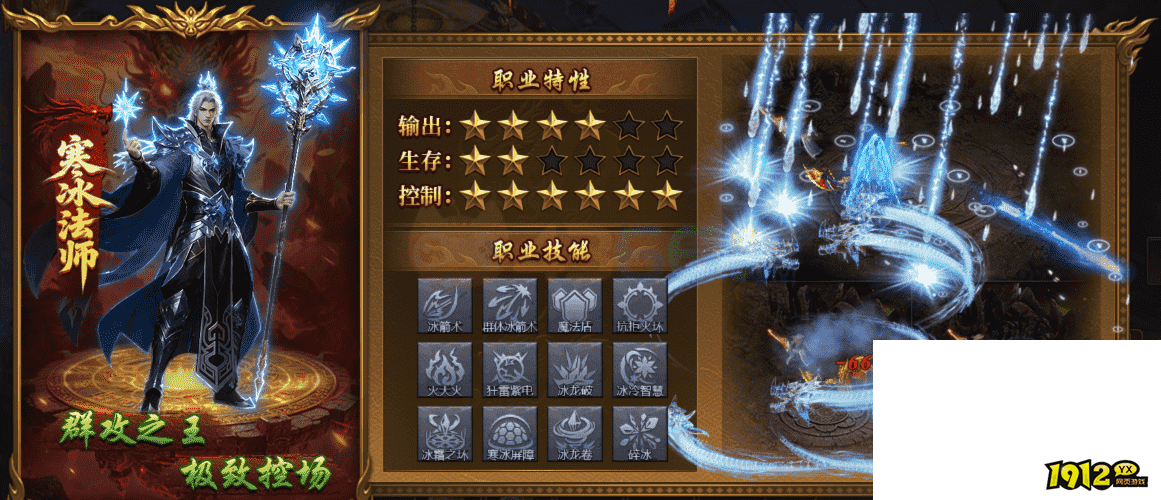
Task: Pick the flame-shaped fire skill icon
Action: 445,369
